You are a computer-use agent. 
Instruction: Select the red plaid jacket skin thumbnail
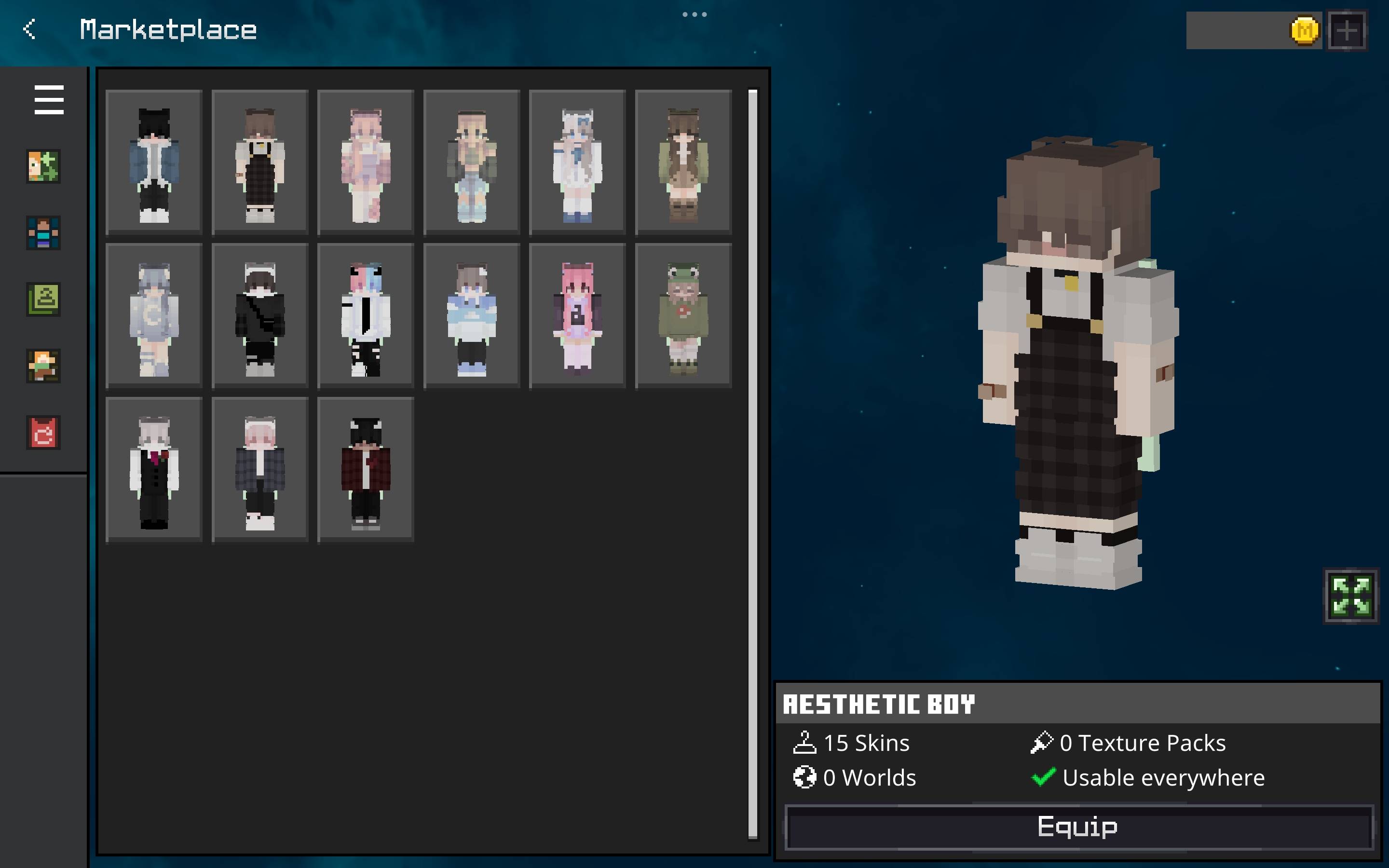click(366, 468)
